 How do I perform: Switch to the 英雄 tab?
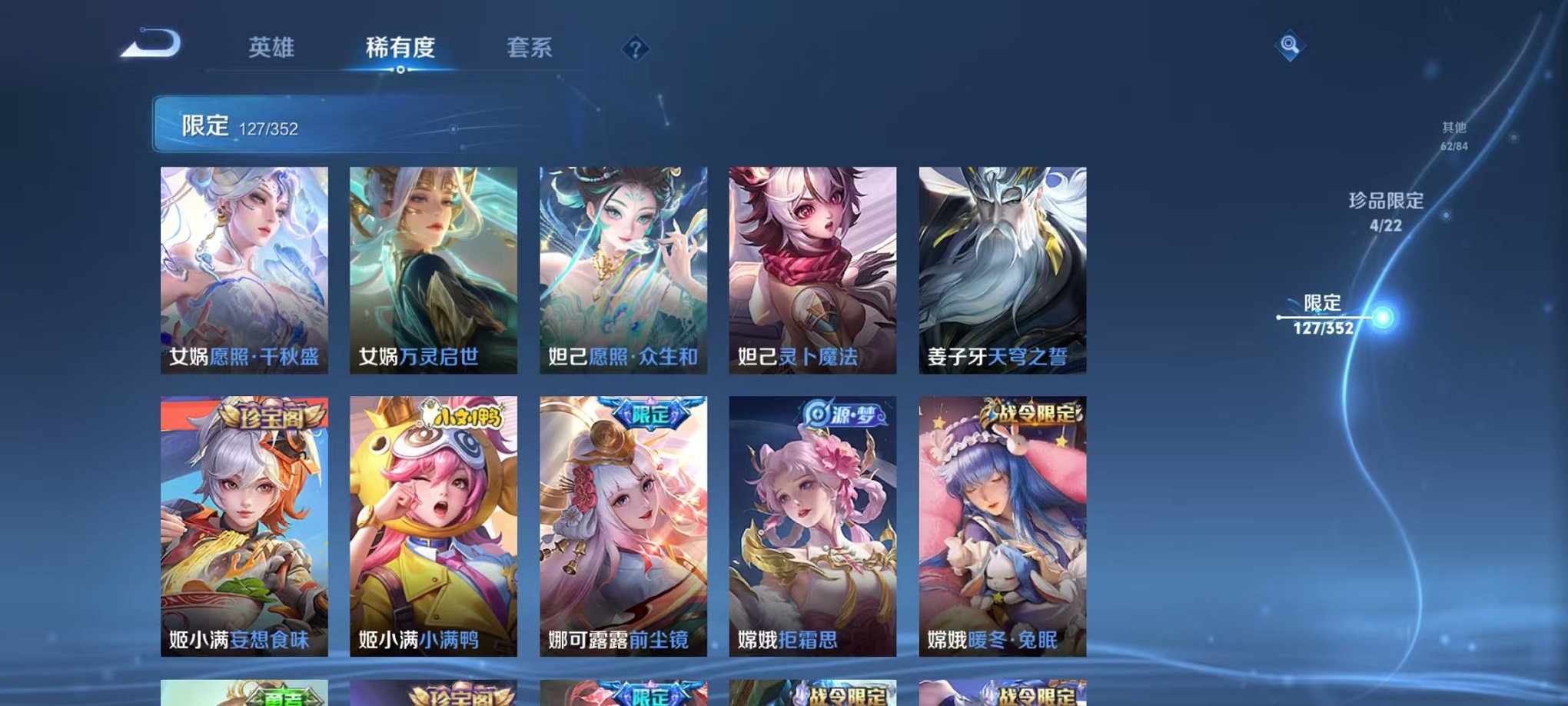[x=271, y=48]
